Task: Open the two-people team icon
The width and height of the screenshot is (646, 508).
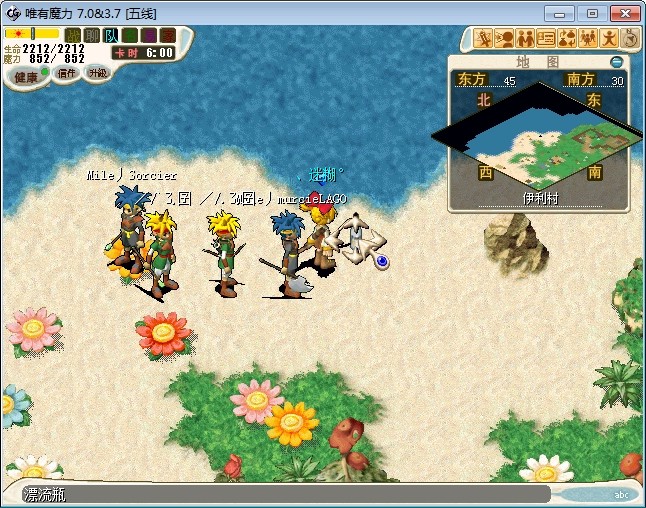Action: [x=525, y=39]
